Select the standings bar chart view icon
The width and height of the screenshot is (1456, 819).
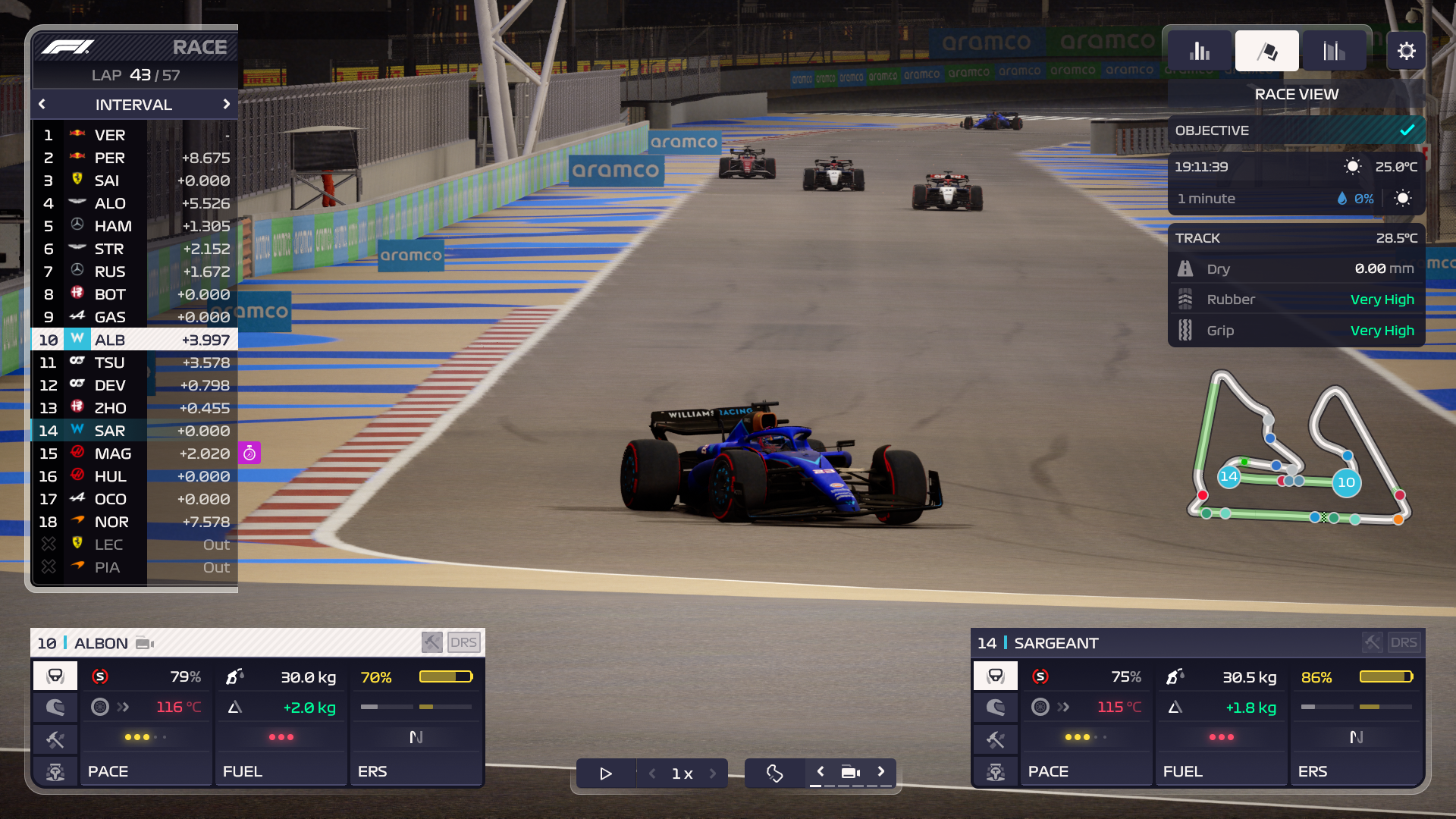coord(1200,50)
